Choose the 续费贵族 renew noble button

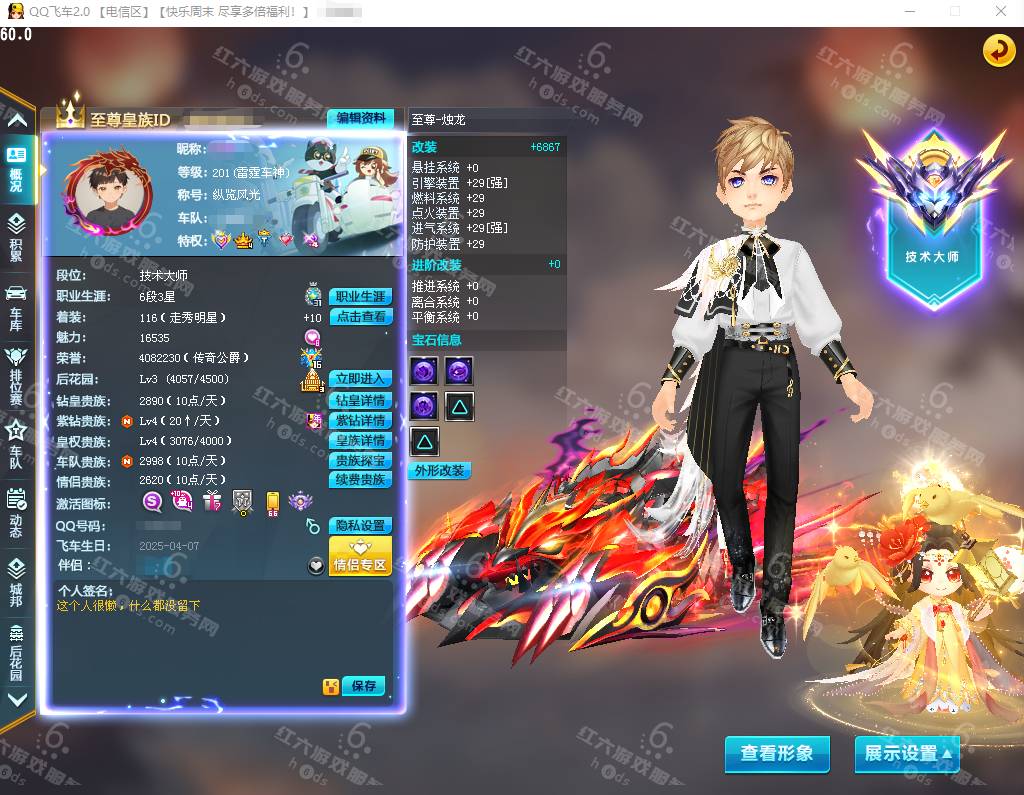point(360,480)
